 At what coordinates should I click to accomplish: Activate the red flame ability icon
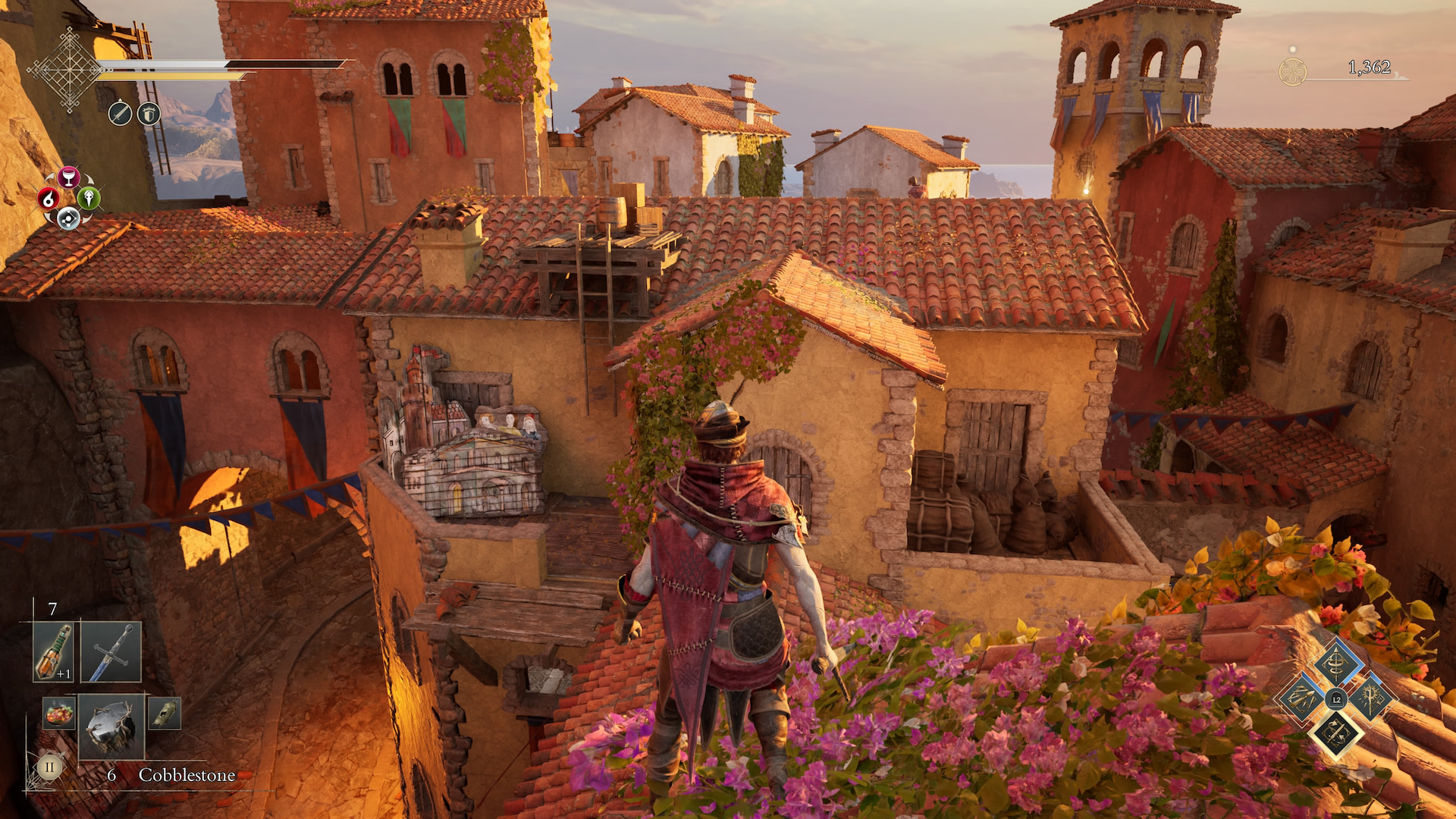(x=49, y=199)
